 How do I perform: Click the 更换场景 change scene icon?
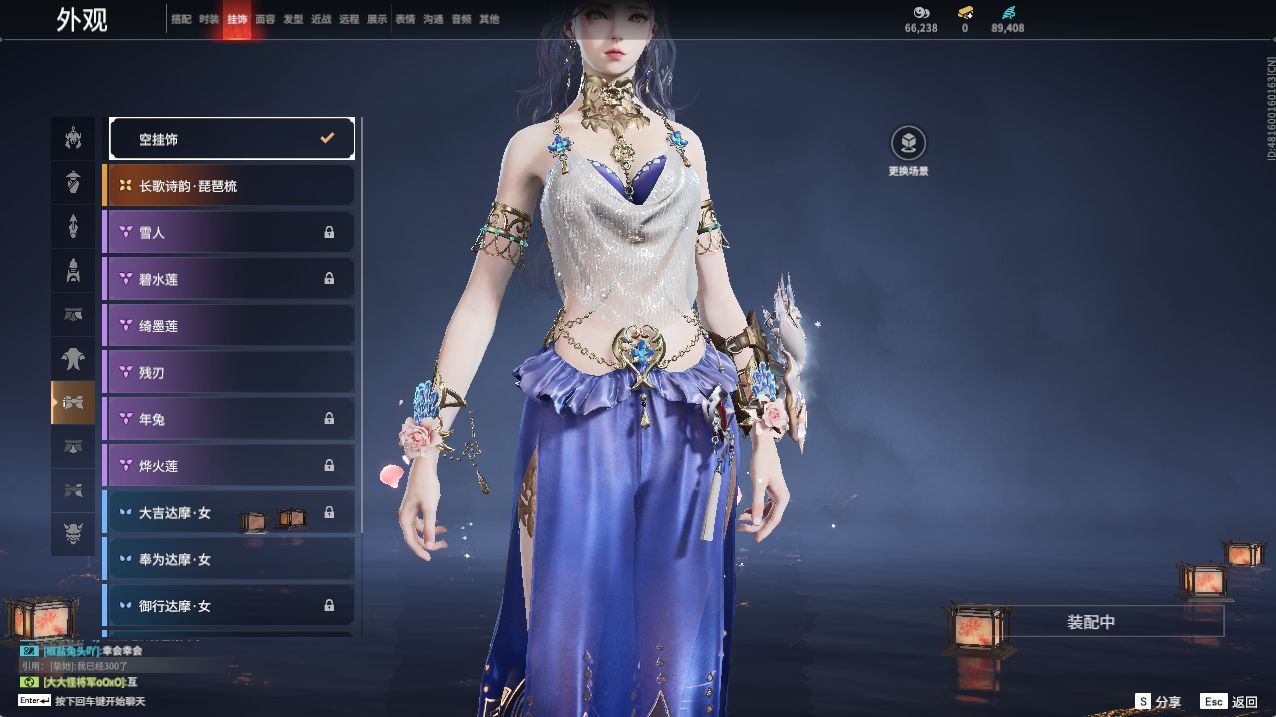click(908, 144)
